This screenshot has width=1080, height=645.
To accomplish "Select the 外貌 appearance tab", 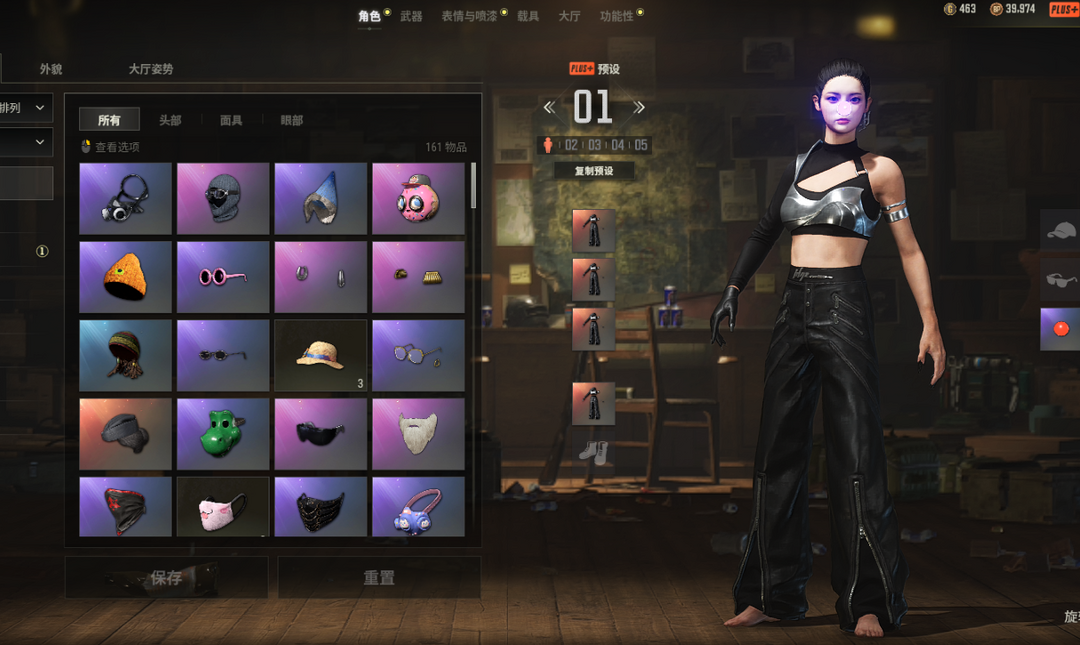I will [51, 69].
